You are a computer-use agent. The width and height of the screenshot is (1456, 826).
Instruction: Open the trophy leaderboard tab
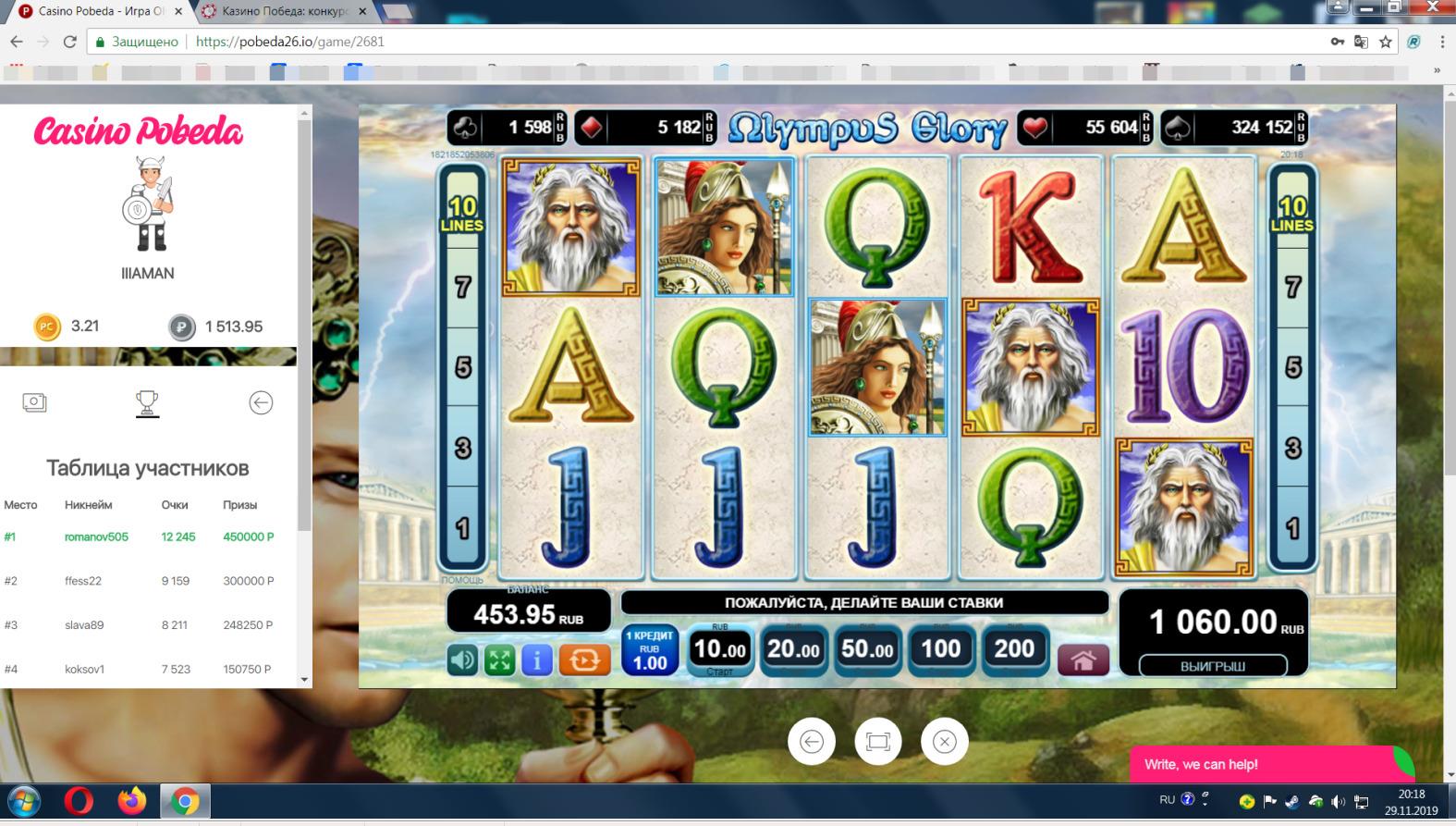click(x=147, y=403)
